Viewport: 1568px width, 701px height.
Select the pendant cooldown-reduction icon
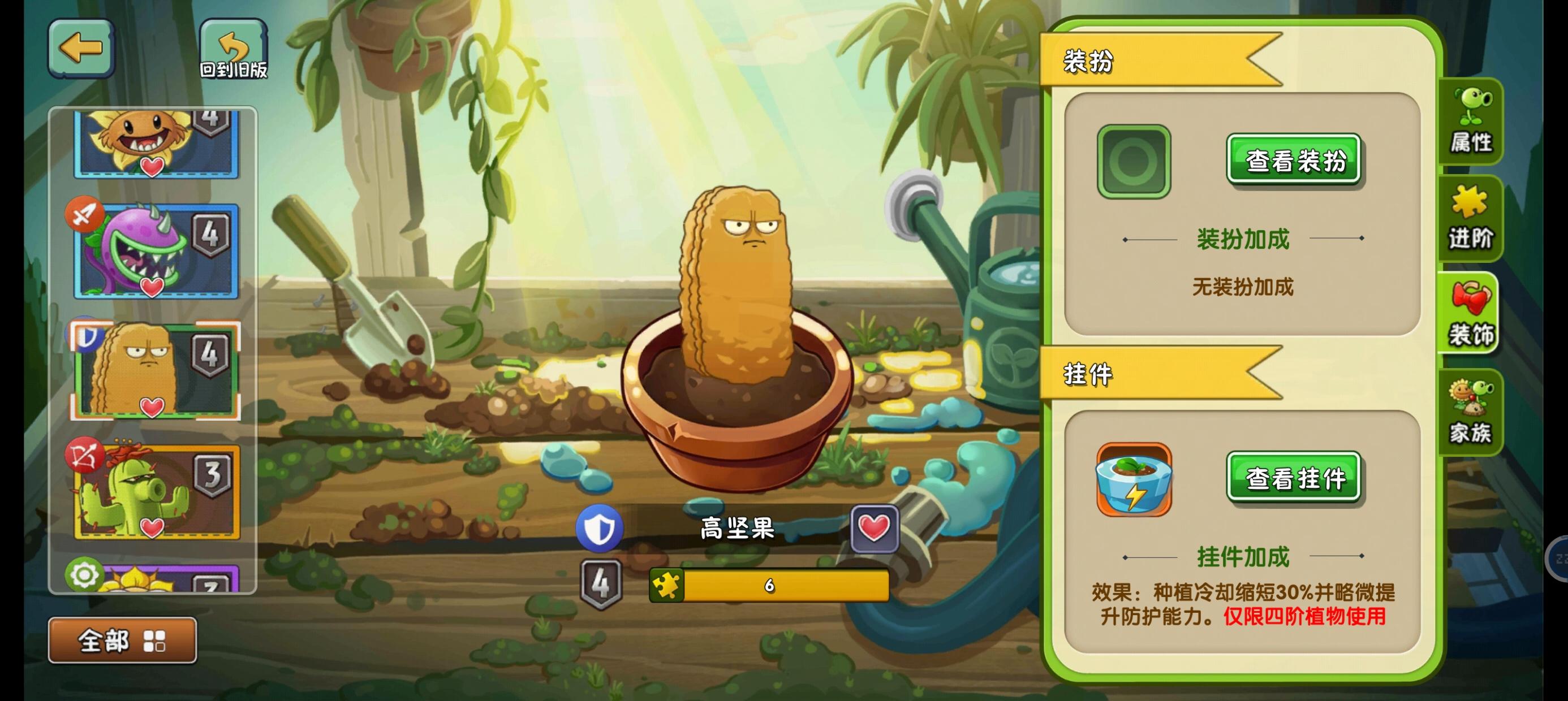[x=1134, y=478]
